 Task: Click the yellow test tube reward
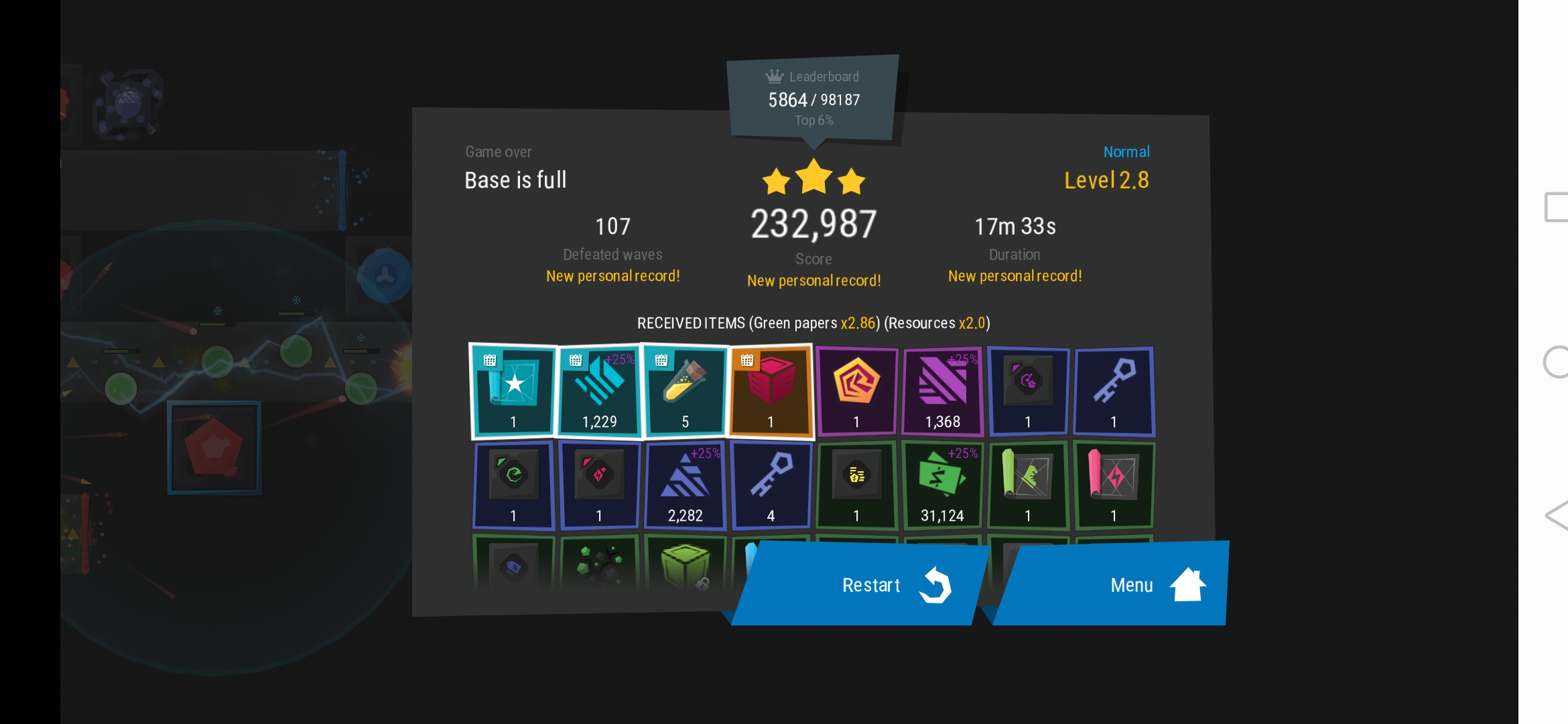(x=685, y=391)
